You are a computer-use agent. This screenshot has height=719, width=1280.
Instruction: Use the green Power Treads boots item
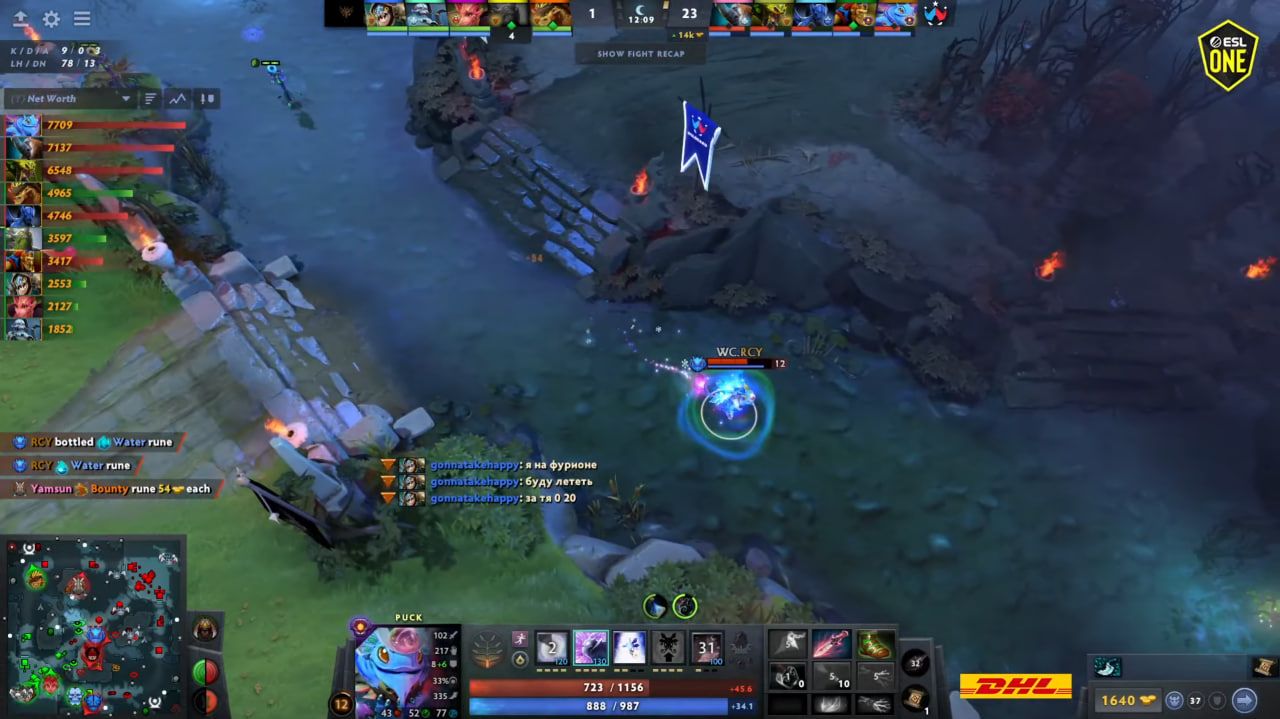[x=875, y=644]
